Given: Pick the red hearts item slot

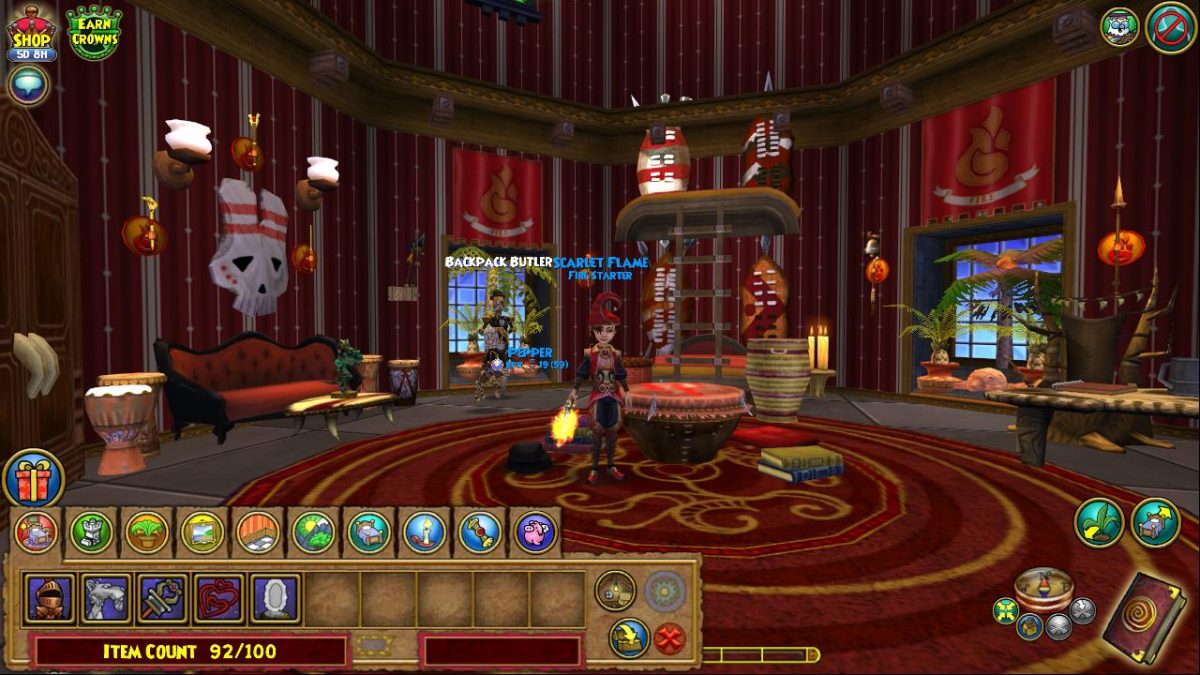Looking at the screenshot, I should (218, 598).
